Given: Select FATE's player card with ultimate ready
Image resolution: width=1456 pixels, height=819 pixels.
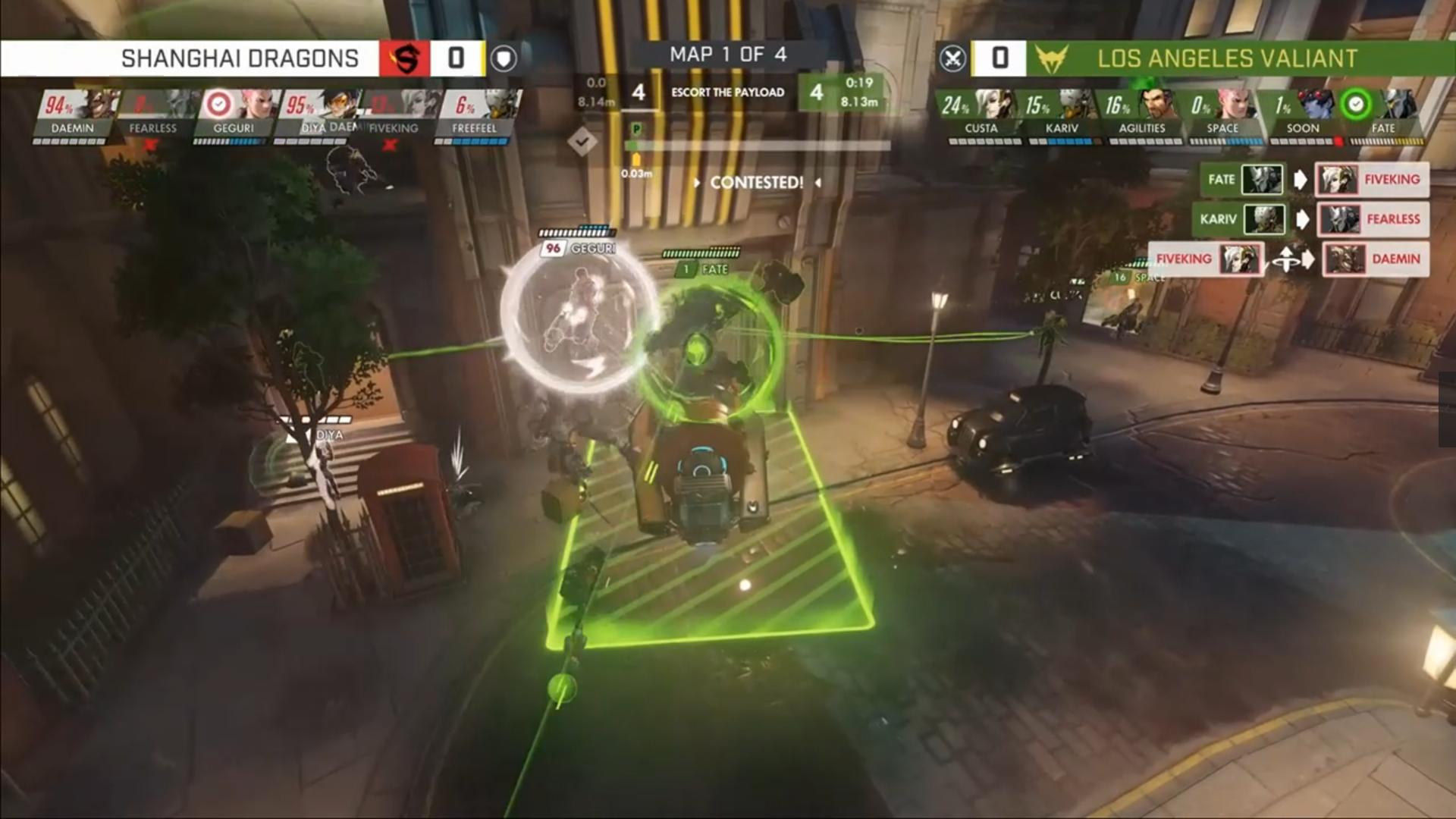Looking at the screenshot, I should pyautogui.click(x=1382, y=114).
